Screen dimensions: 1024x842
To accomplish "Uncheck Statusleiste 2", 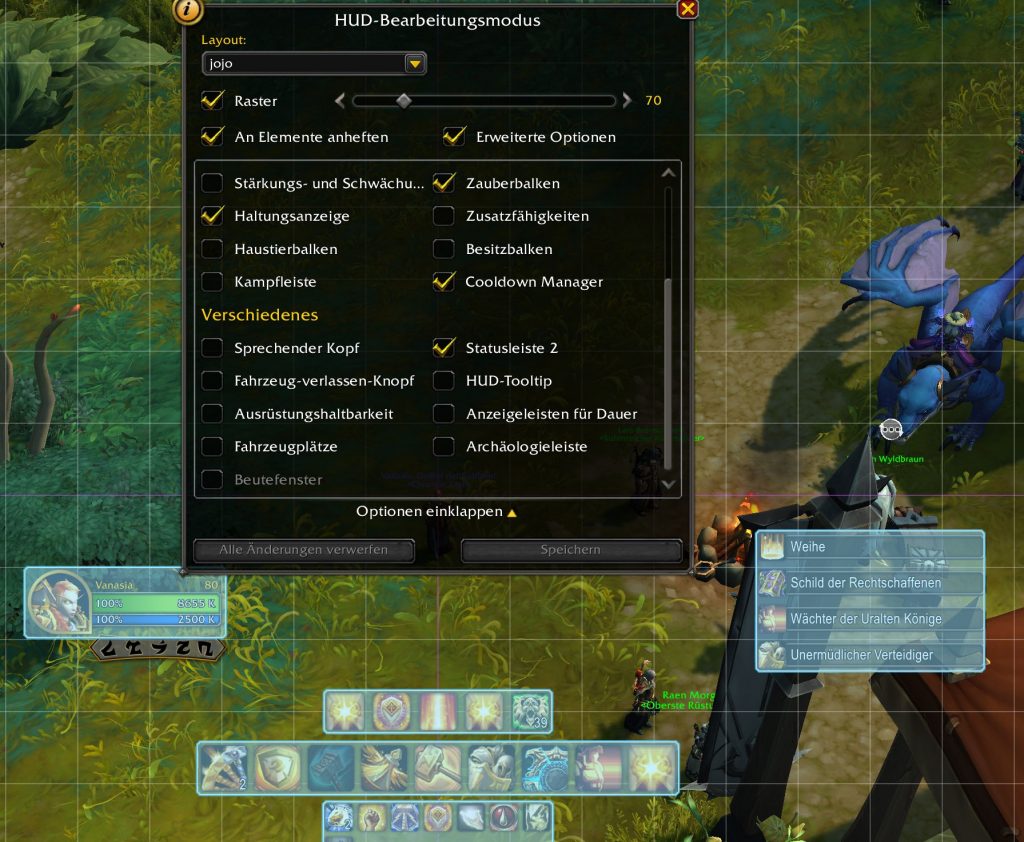I will 444,348.
